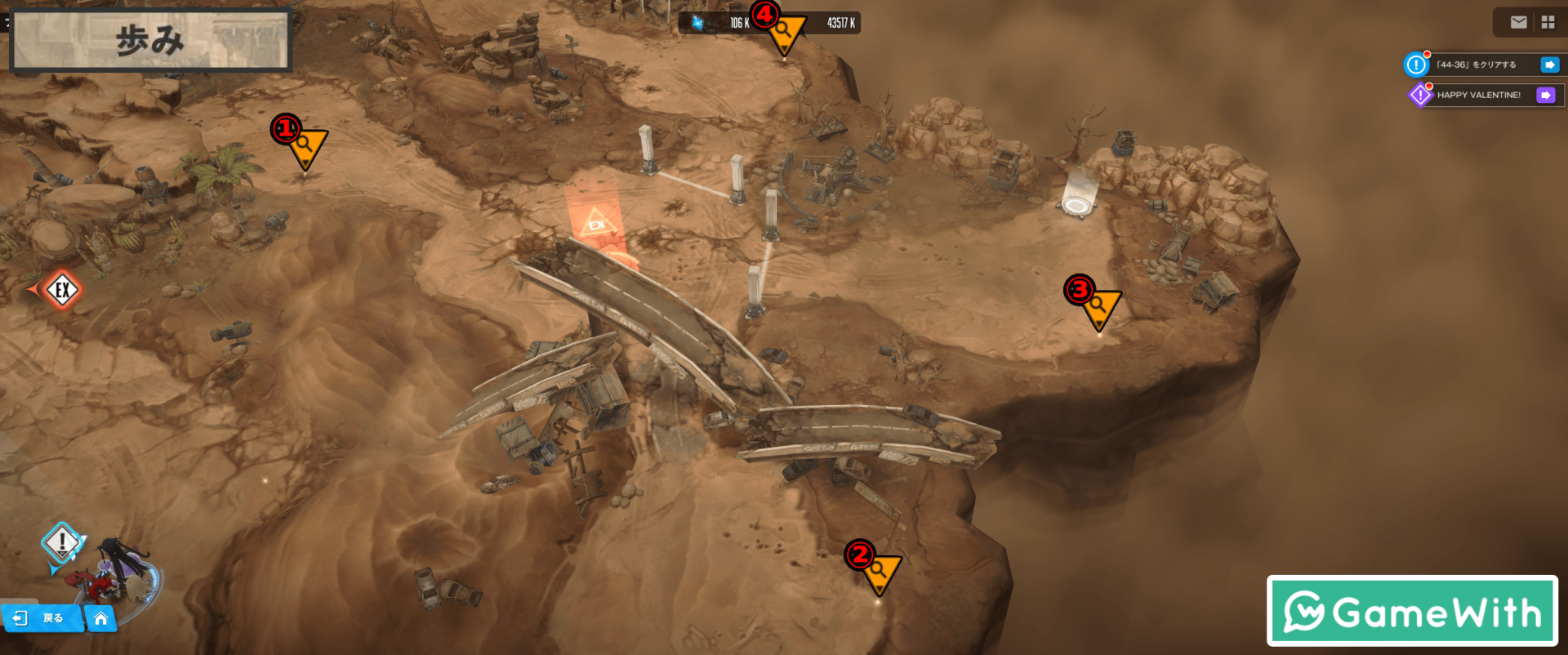Click search marker number 2
Viewport: 1568px width, 655px height.
[880, 572]
